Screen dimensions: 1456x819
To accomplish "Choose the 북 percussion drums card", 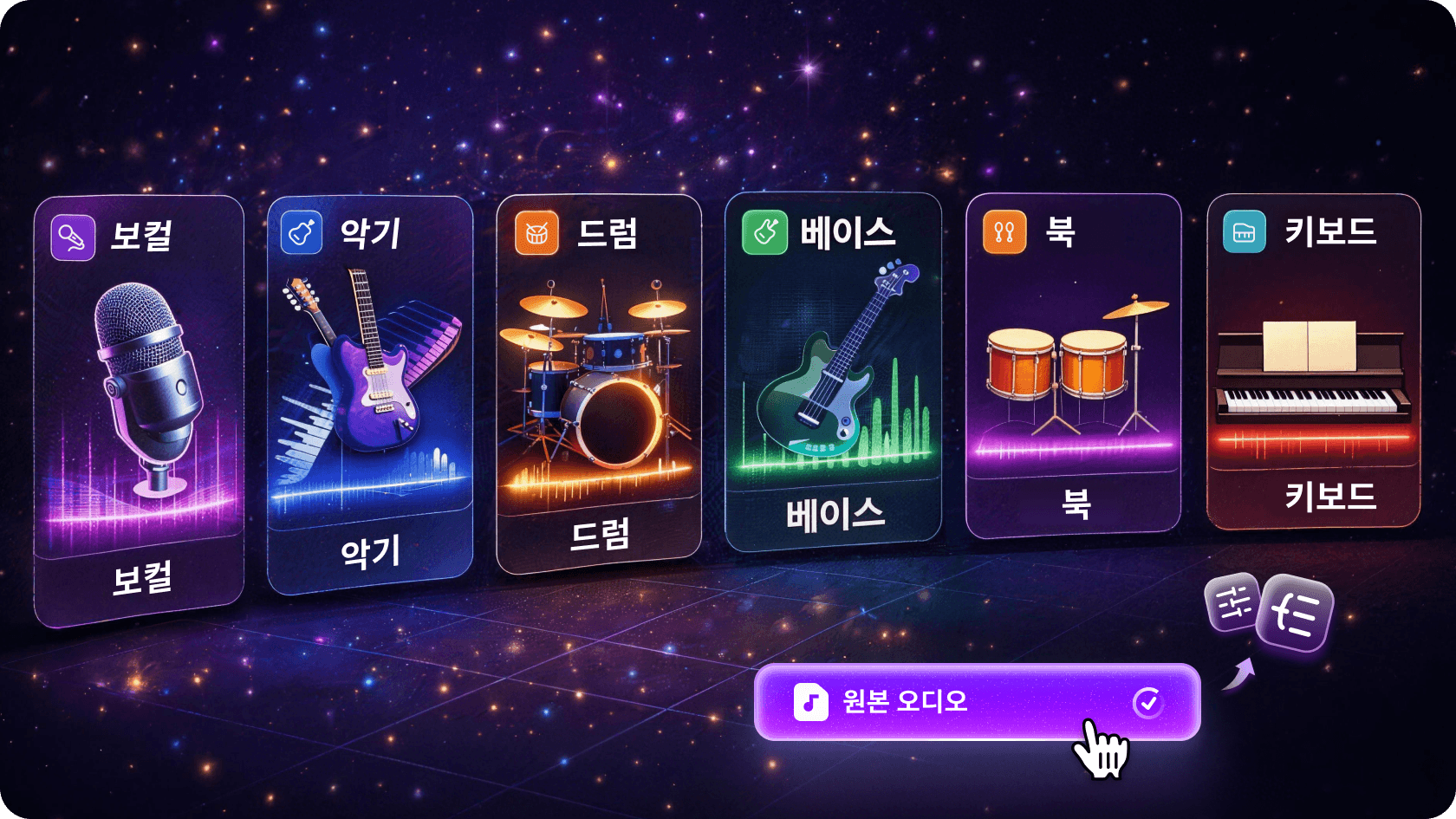I will point(1074,364).
